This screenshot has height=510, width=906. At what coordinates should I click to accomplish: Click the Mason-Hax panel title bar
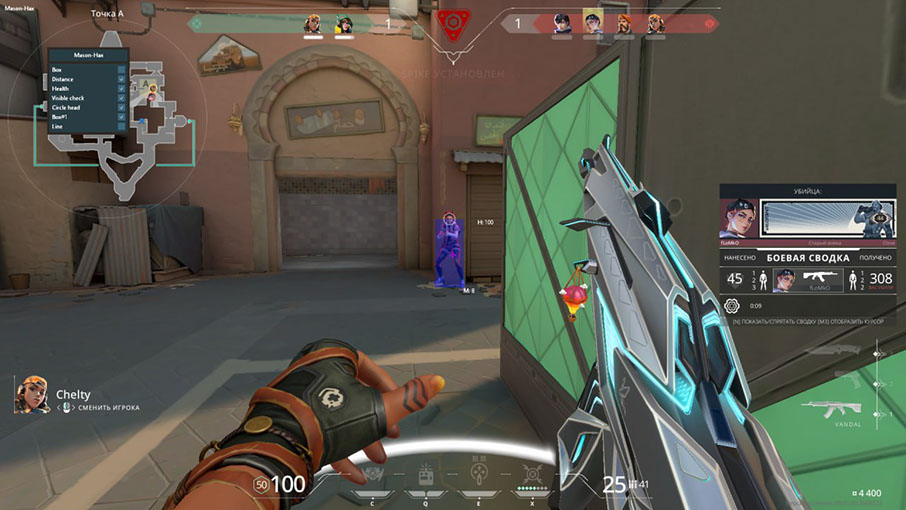point(88,56)
